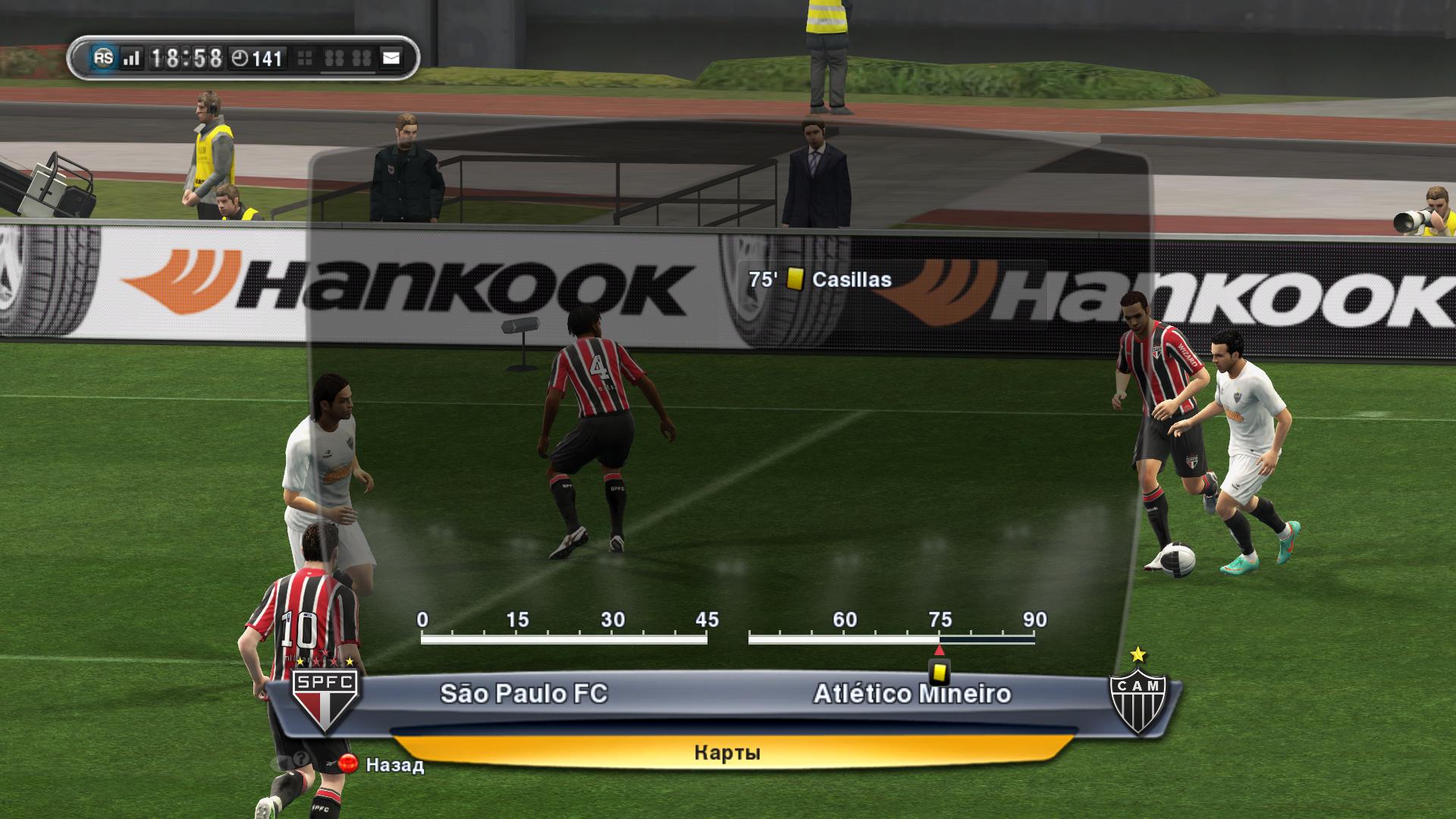The height and width of the screenshot is (819, 1456).
Task: Open the envelope messages icon
Action: (391, 58)
